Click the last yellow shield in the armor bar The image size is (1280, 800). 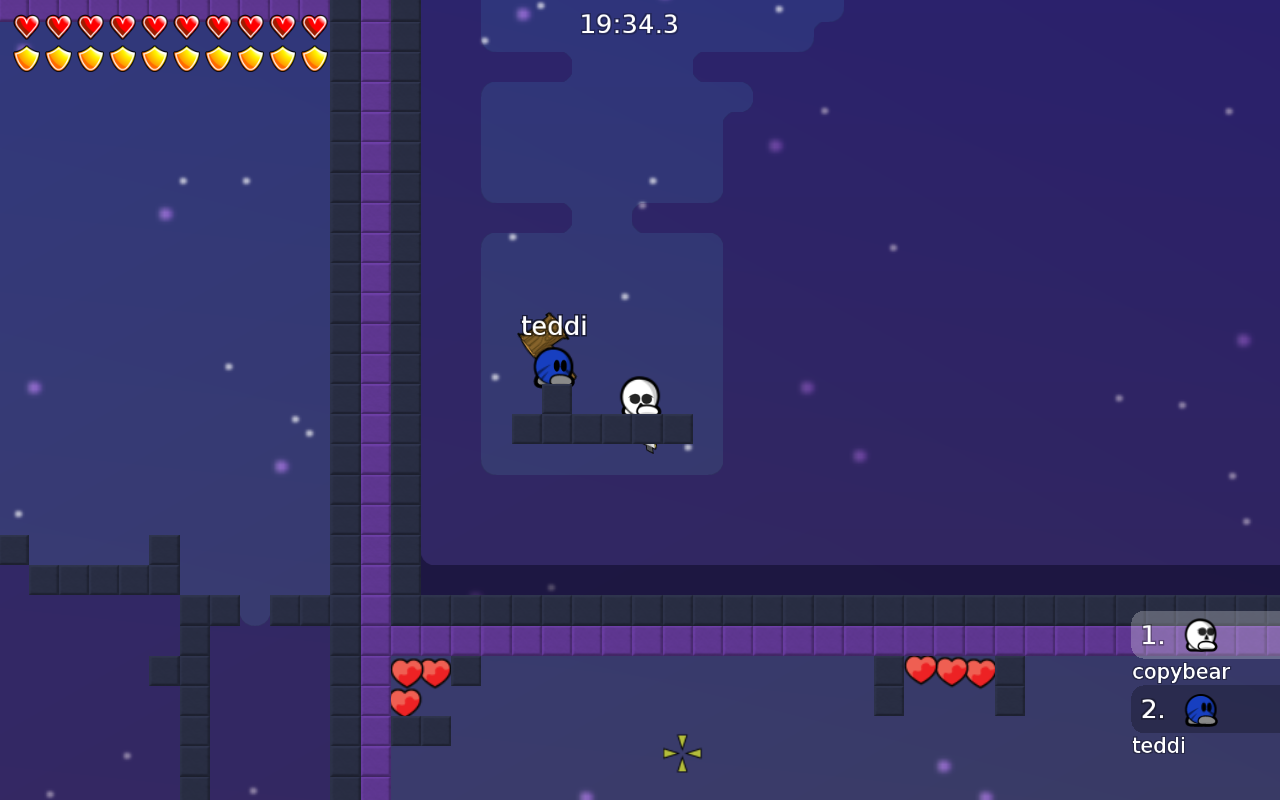coord(313,57)
